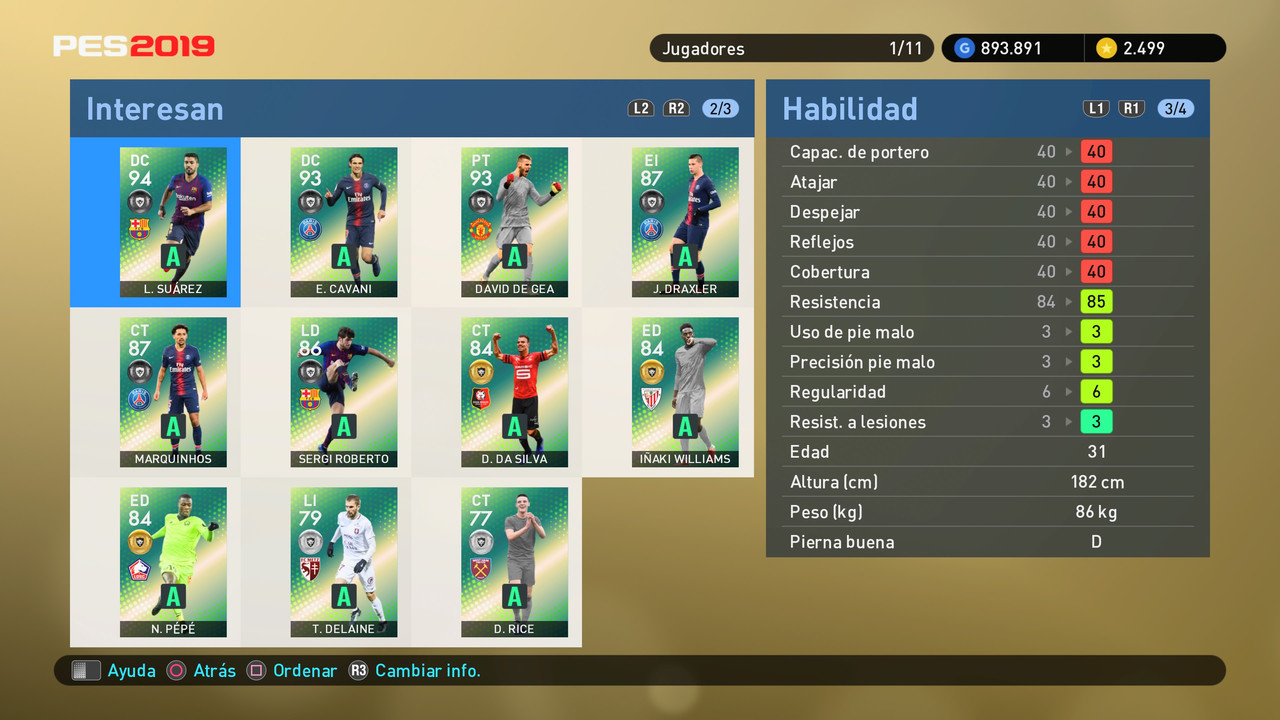Click the FC Barcelona club badge on Suárez's card
Screen dimensions: 1280x720
point(140,228)
